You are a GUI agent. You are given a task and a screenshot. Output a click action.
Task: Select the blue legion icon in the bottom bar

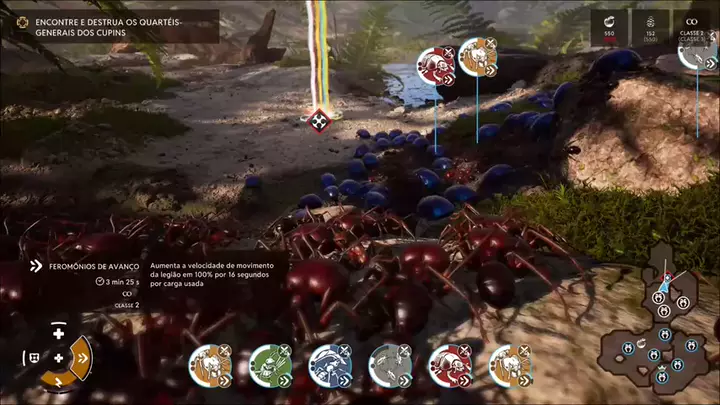click(330, 364)
